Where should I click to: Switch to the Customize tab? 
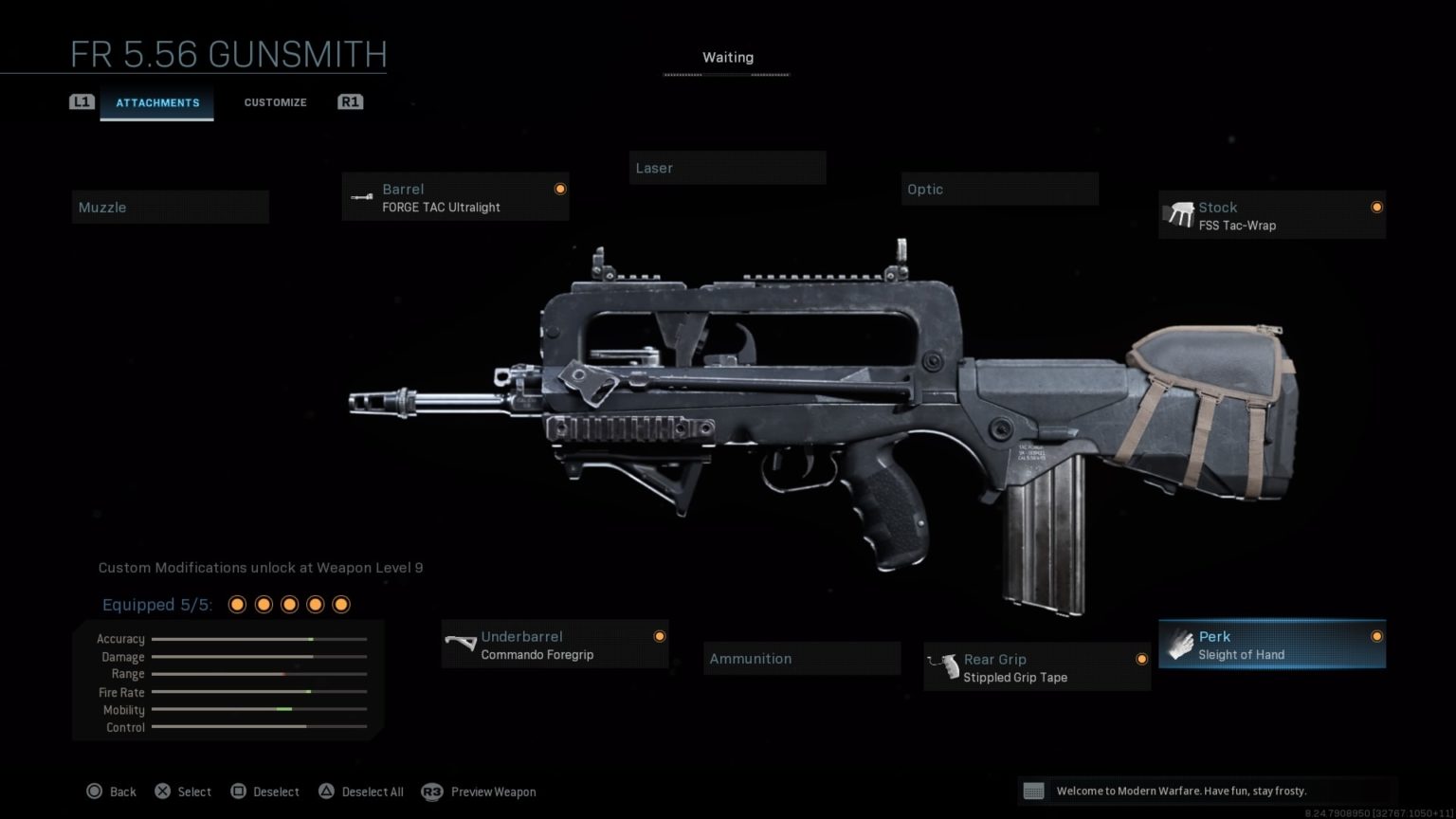pos(275,101)
